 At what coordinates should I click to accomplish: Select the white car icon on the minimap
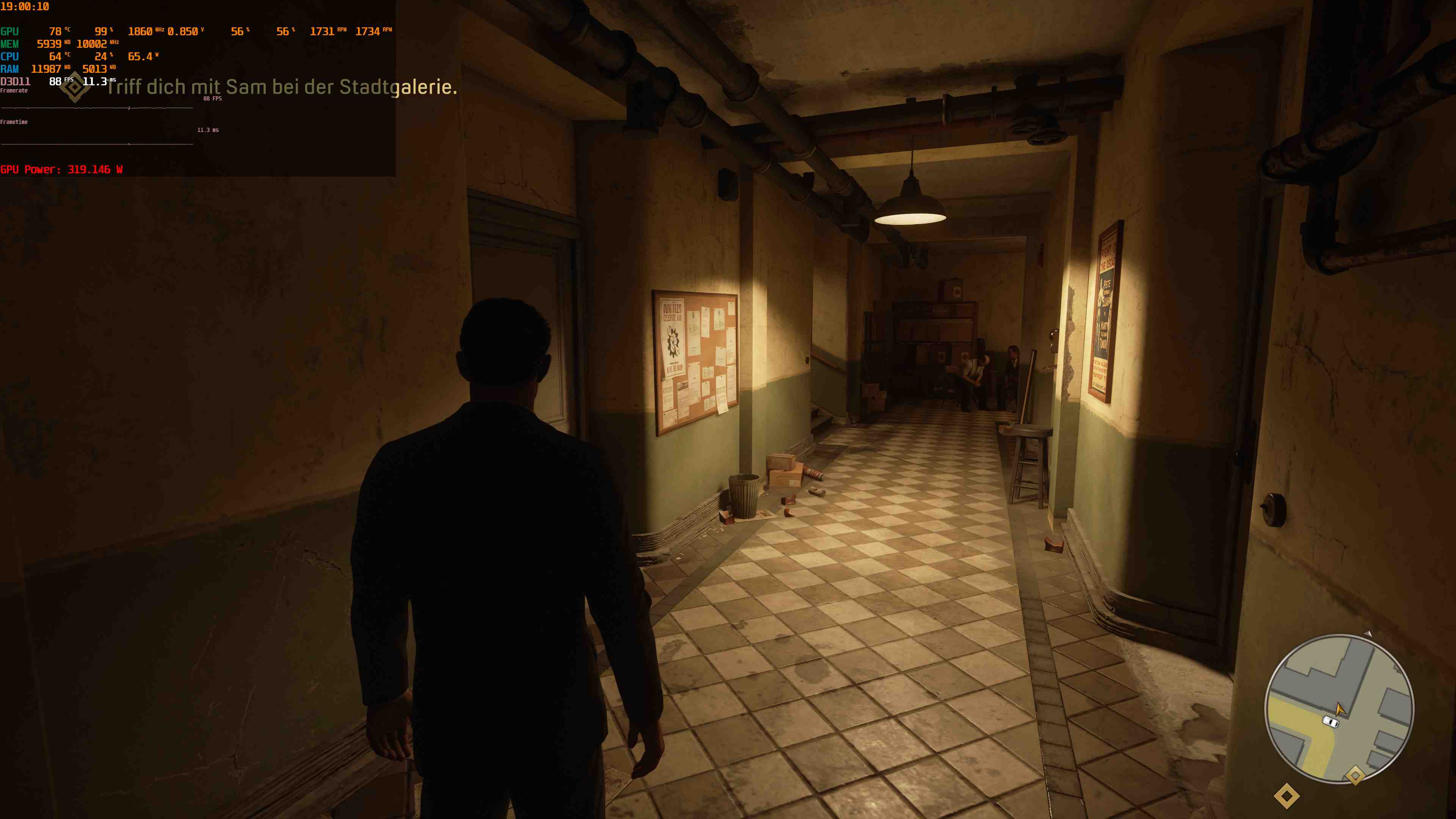point(1330,722)
